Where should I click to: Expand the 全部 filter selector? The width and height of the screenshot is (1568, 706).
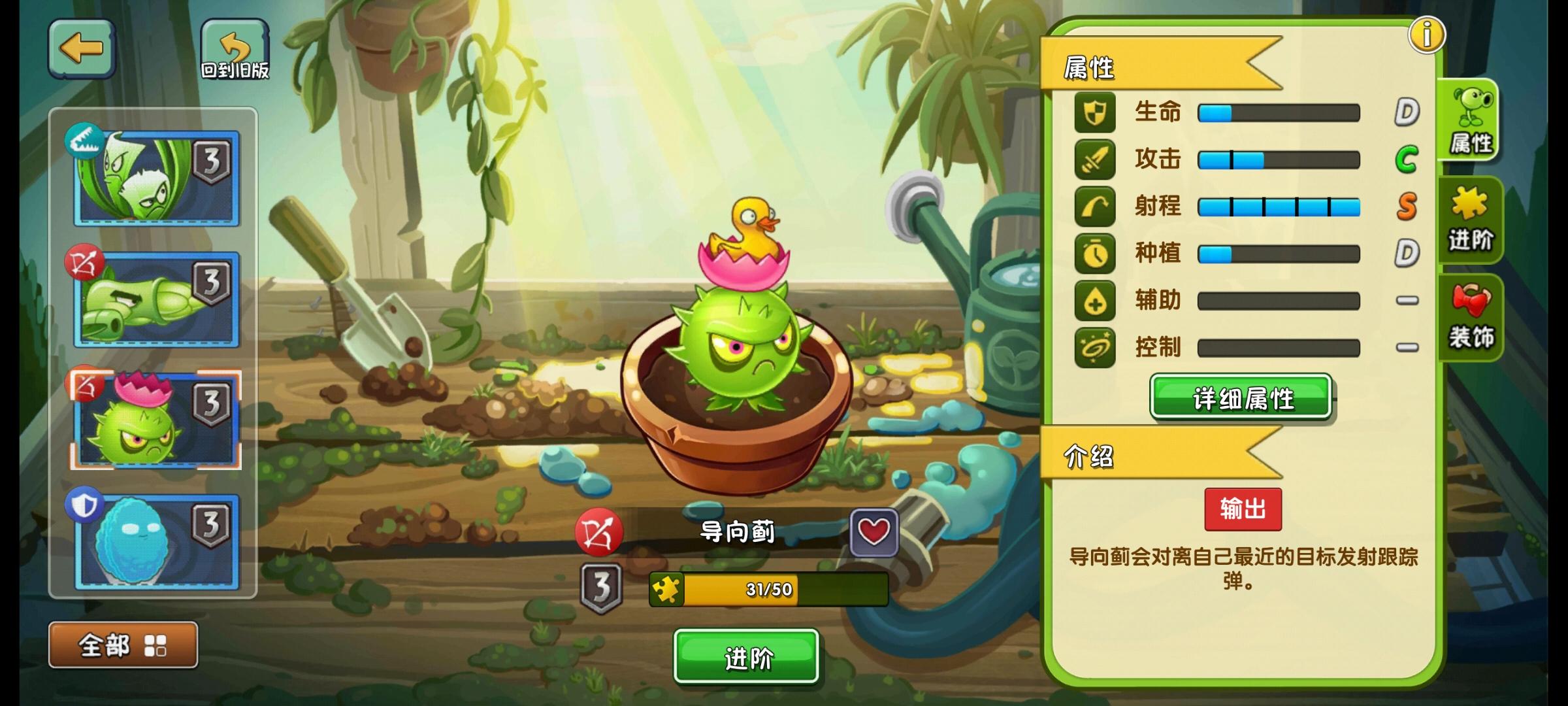pos(105,644)
